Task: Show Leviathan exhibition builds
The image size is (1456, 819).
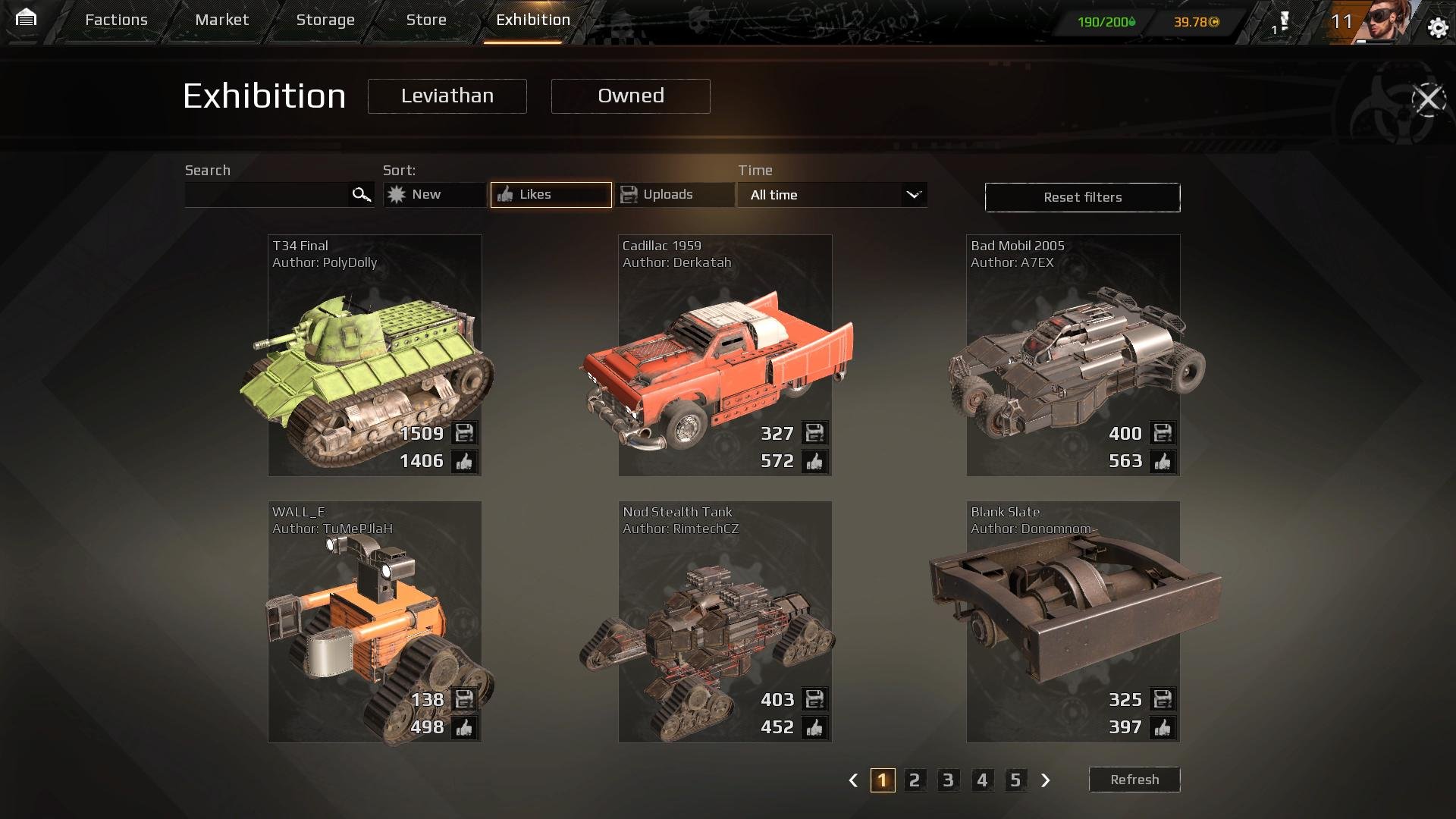Action: click(447, 96)
